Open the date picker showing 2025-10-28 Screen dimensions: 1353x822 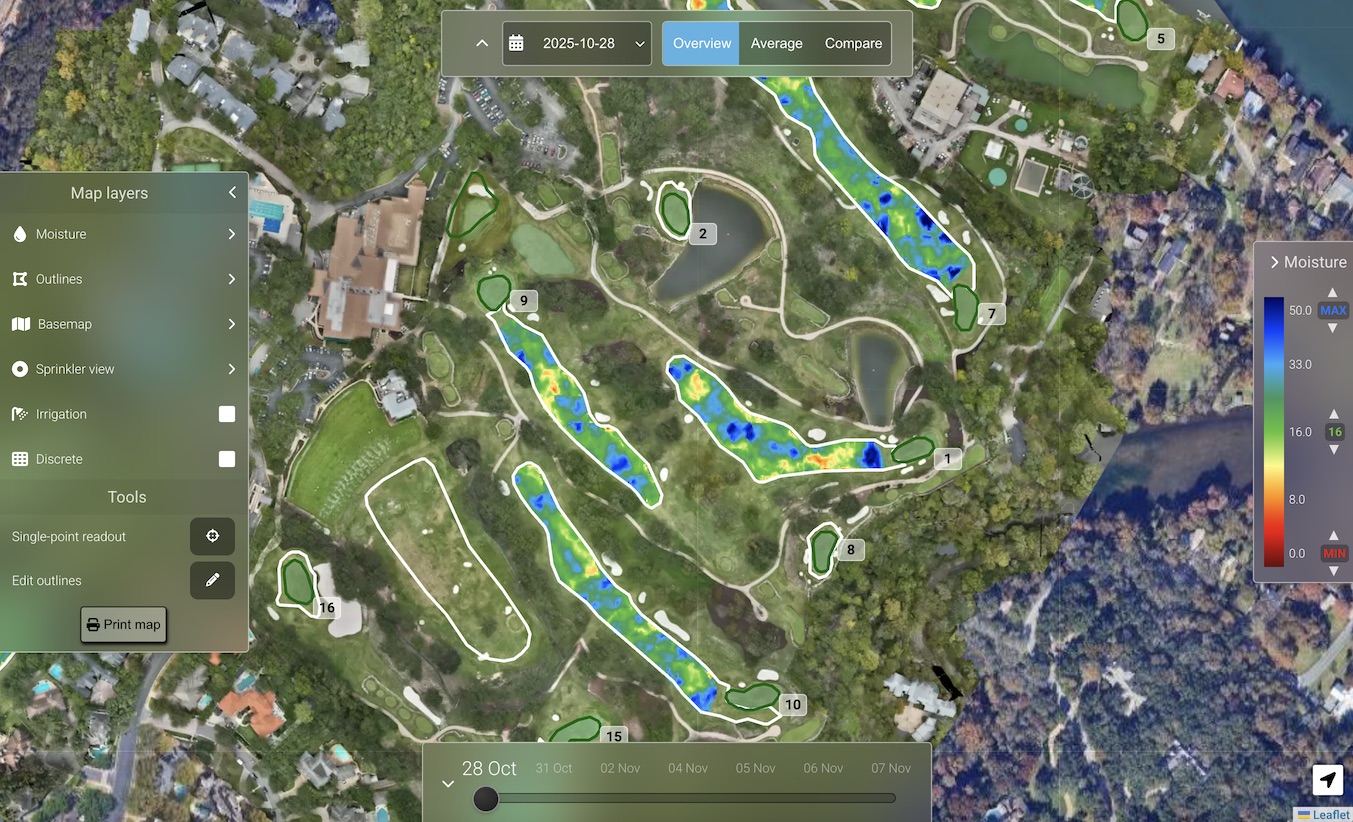coord(577,44)
